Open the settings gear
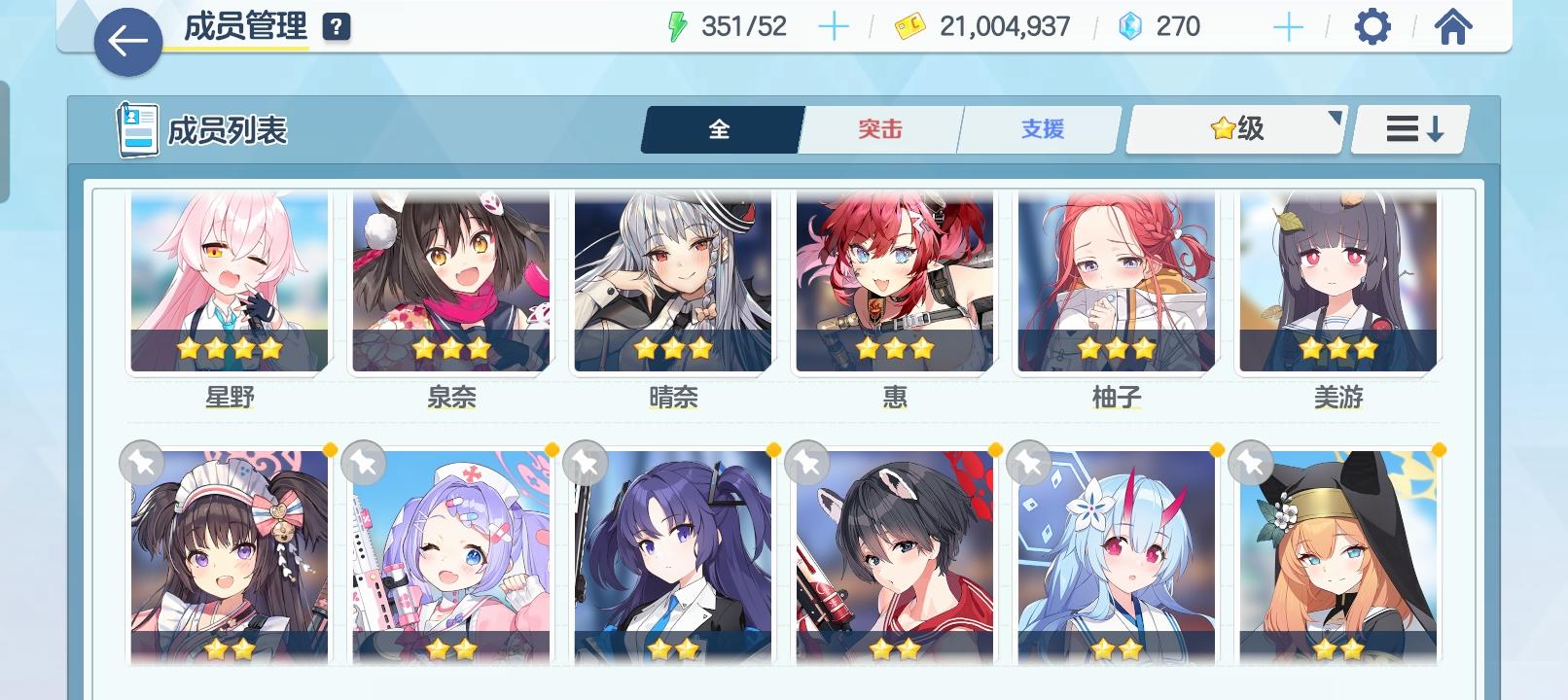The width and height of the screenshot is (1568, 700). pyautogui.click(x=1372, y=27)
